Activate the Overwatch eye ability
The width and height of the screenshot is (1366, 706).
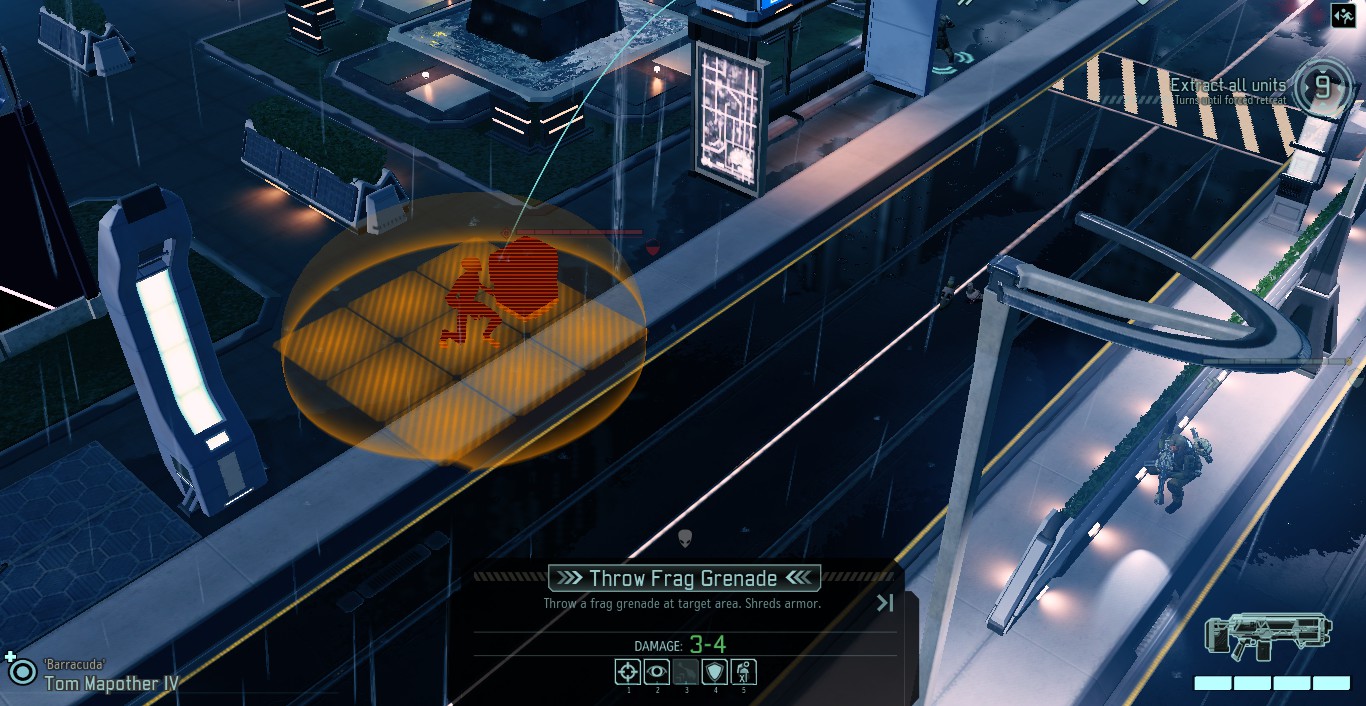656,672
